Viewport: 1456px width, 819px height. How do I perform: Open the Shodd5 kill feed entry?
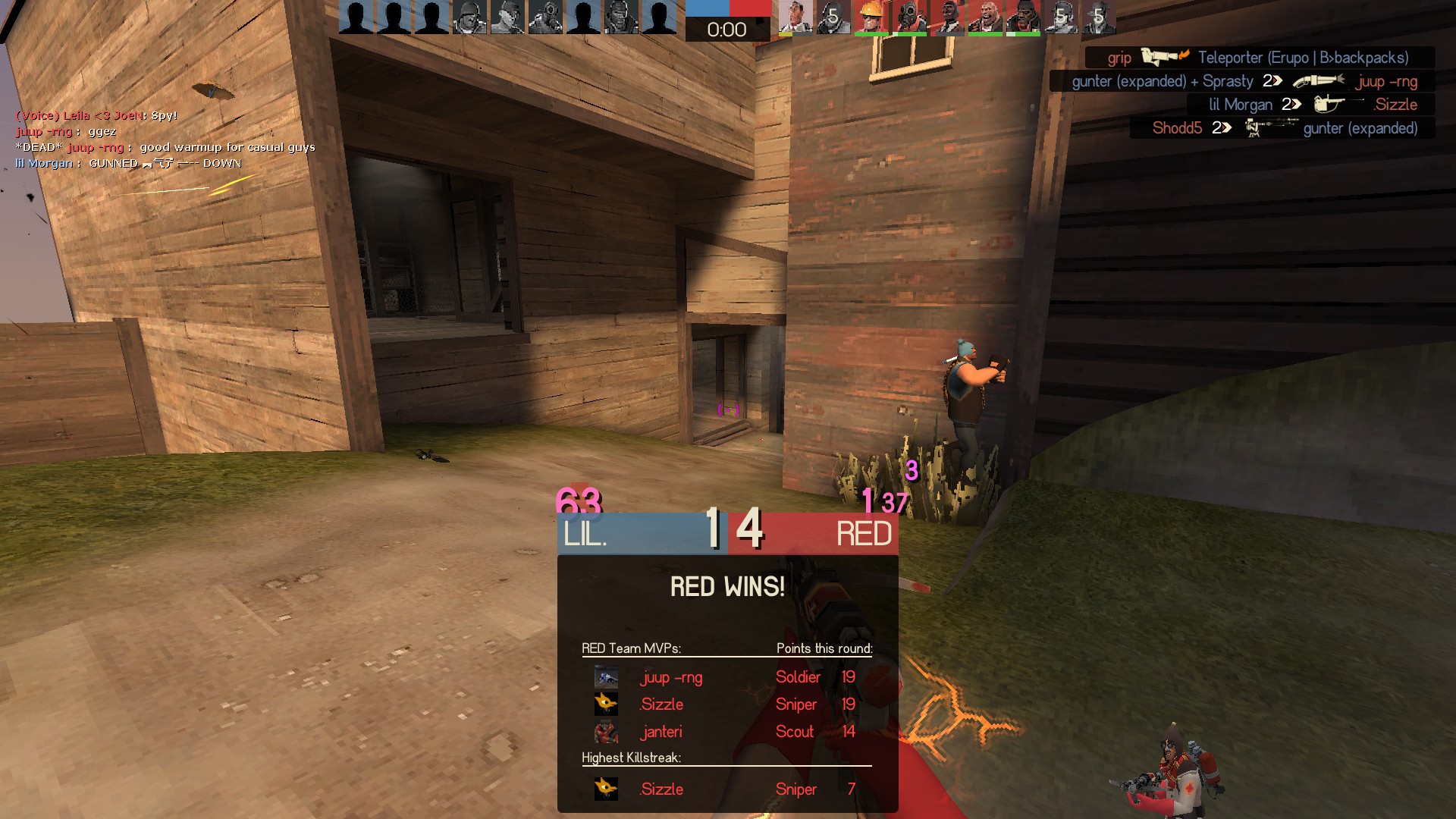tap(1283, 128)
